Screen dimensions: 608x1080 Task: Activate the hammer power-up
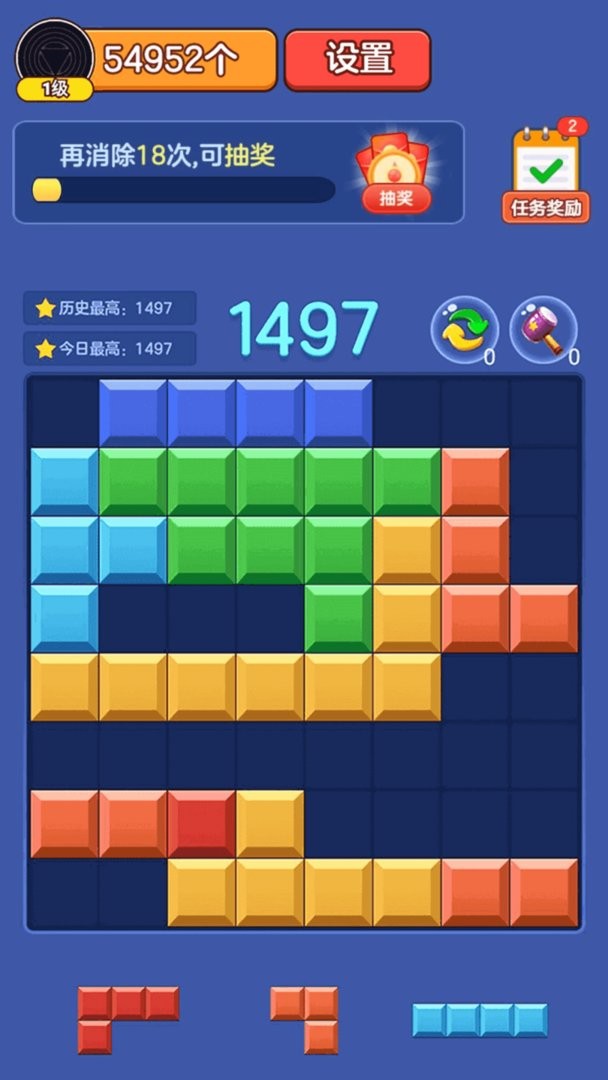pyautogui.click(x=544, y=329)
